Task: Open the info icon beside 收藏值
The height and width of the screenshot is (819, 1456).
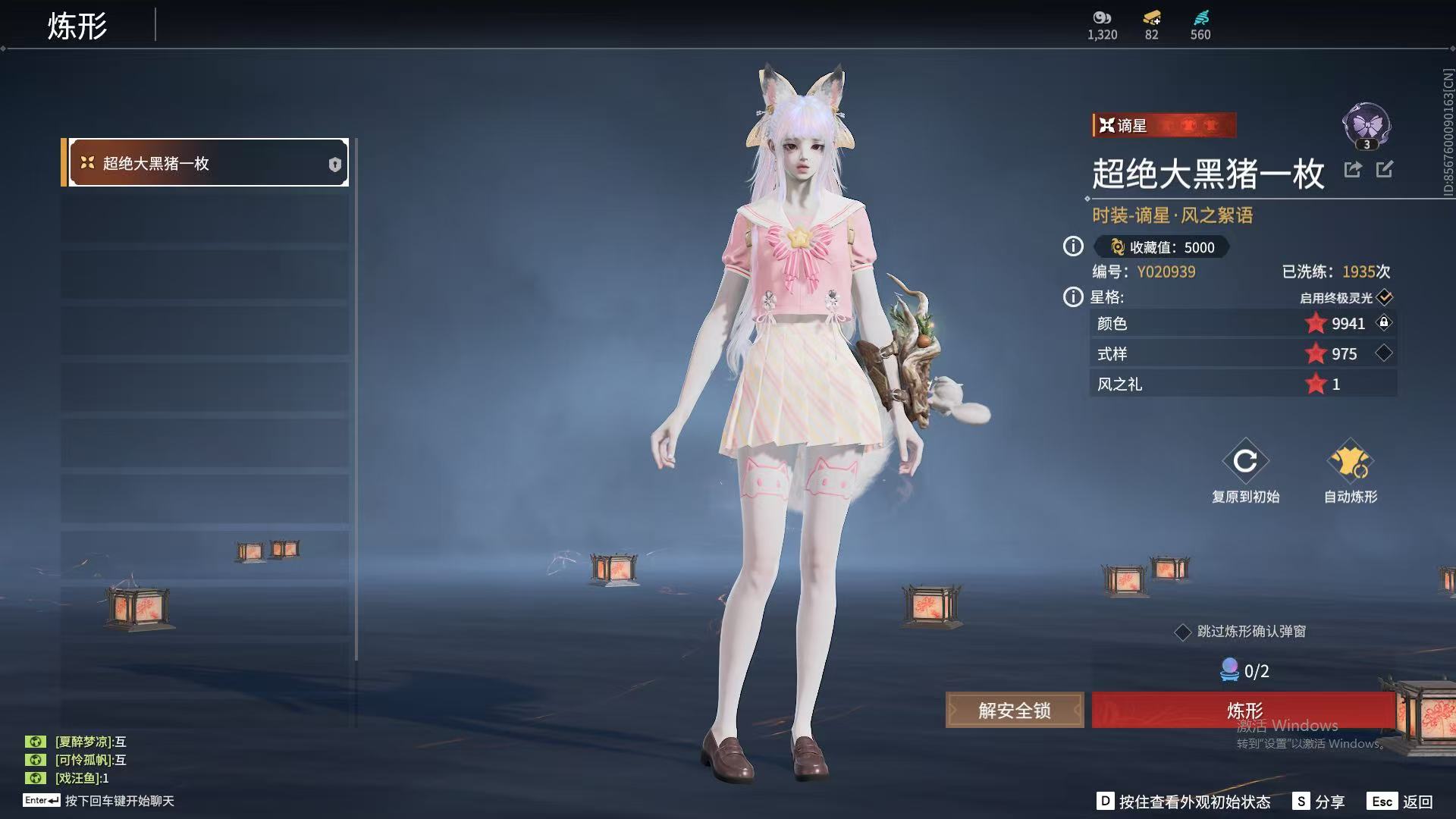Action: coord(1073,246)
